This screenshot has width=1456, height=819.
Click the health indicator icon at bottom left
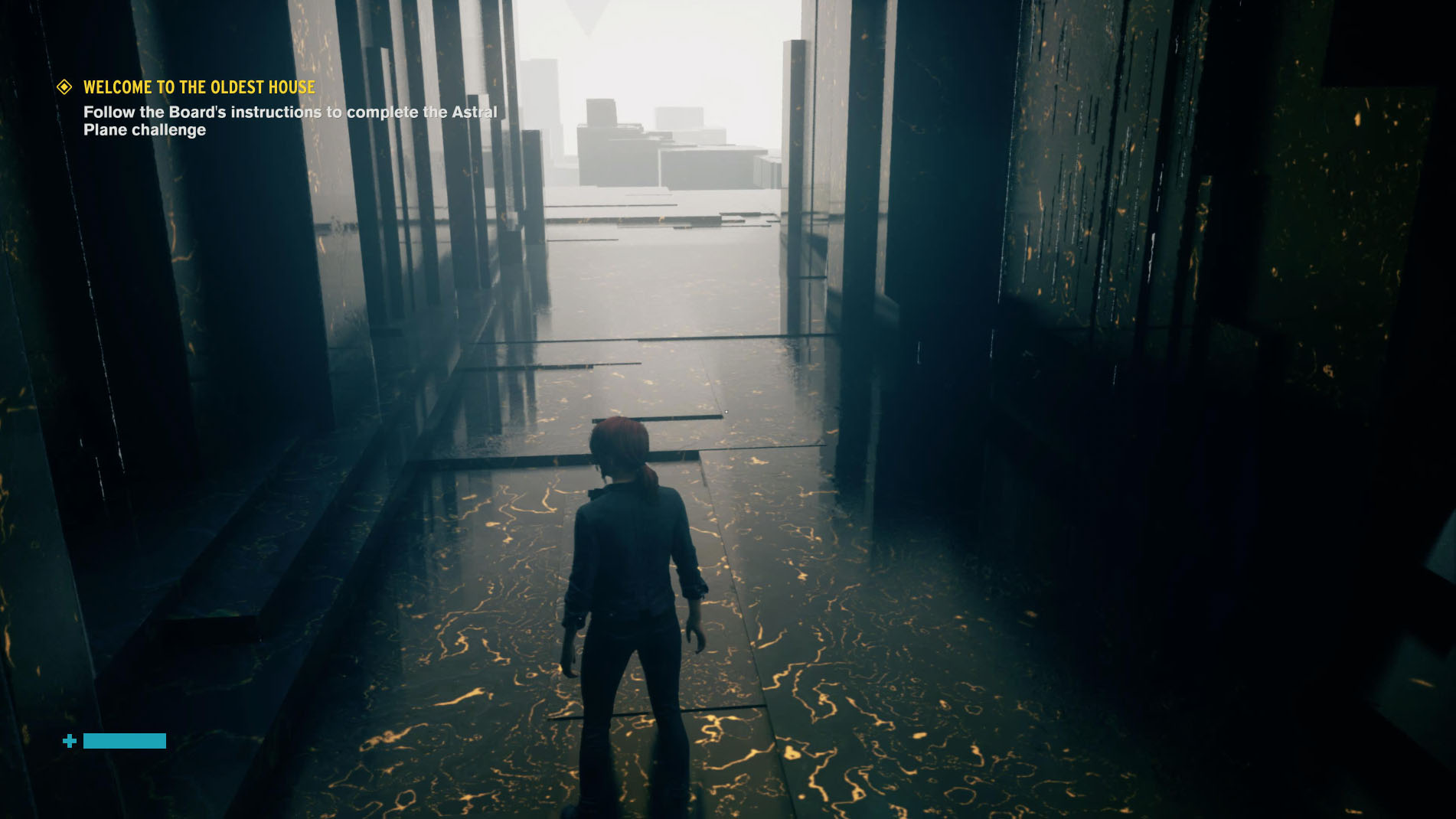[69, 741]
